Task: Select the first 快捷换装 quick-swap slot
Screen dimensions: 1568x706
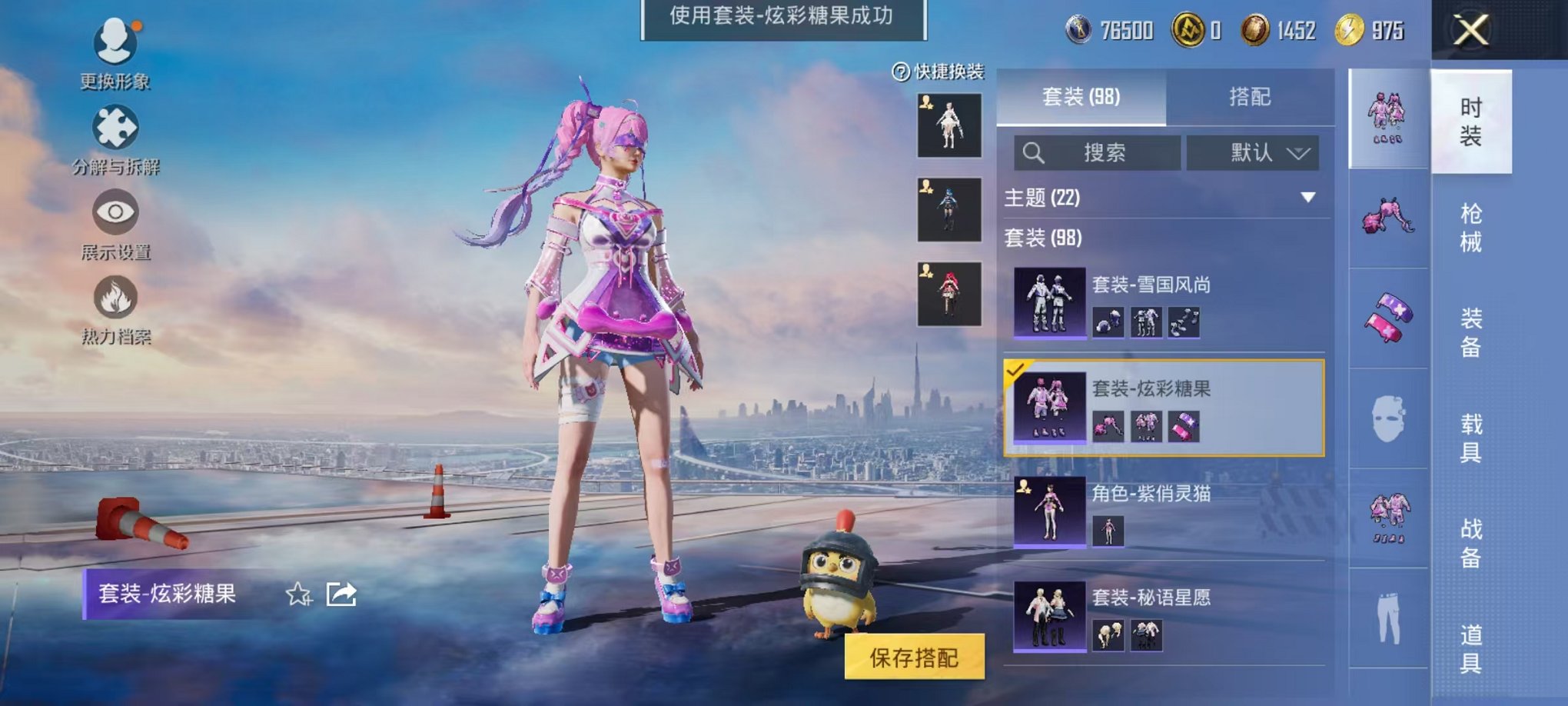Action: [x=948, y=123]
